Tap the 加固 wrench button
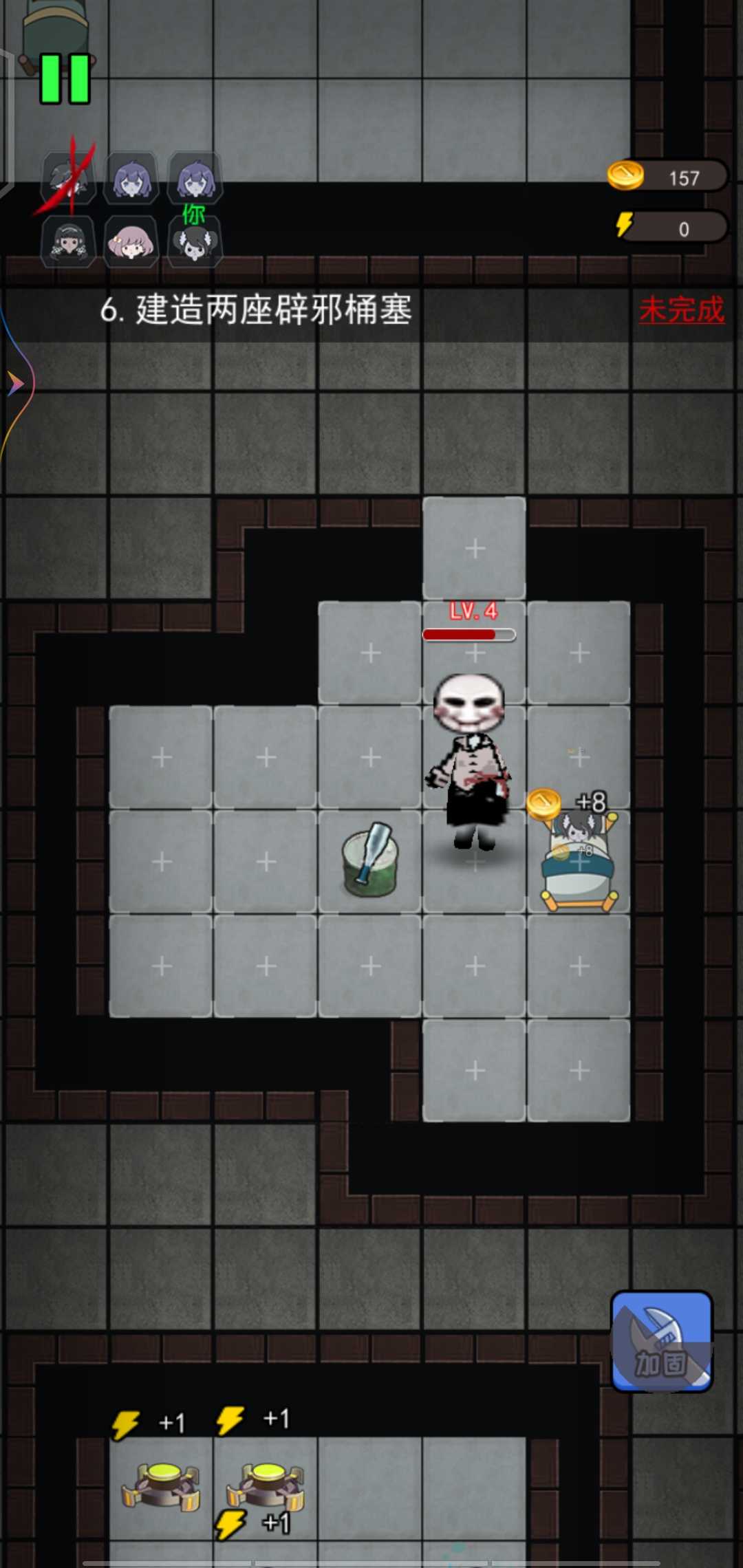743x1568 pixels. click(661, 1340)
